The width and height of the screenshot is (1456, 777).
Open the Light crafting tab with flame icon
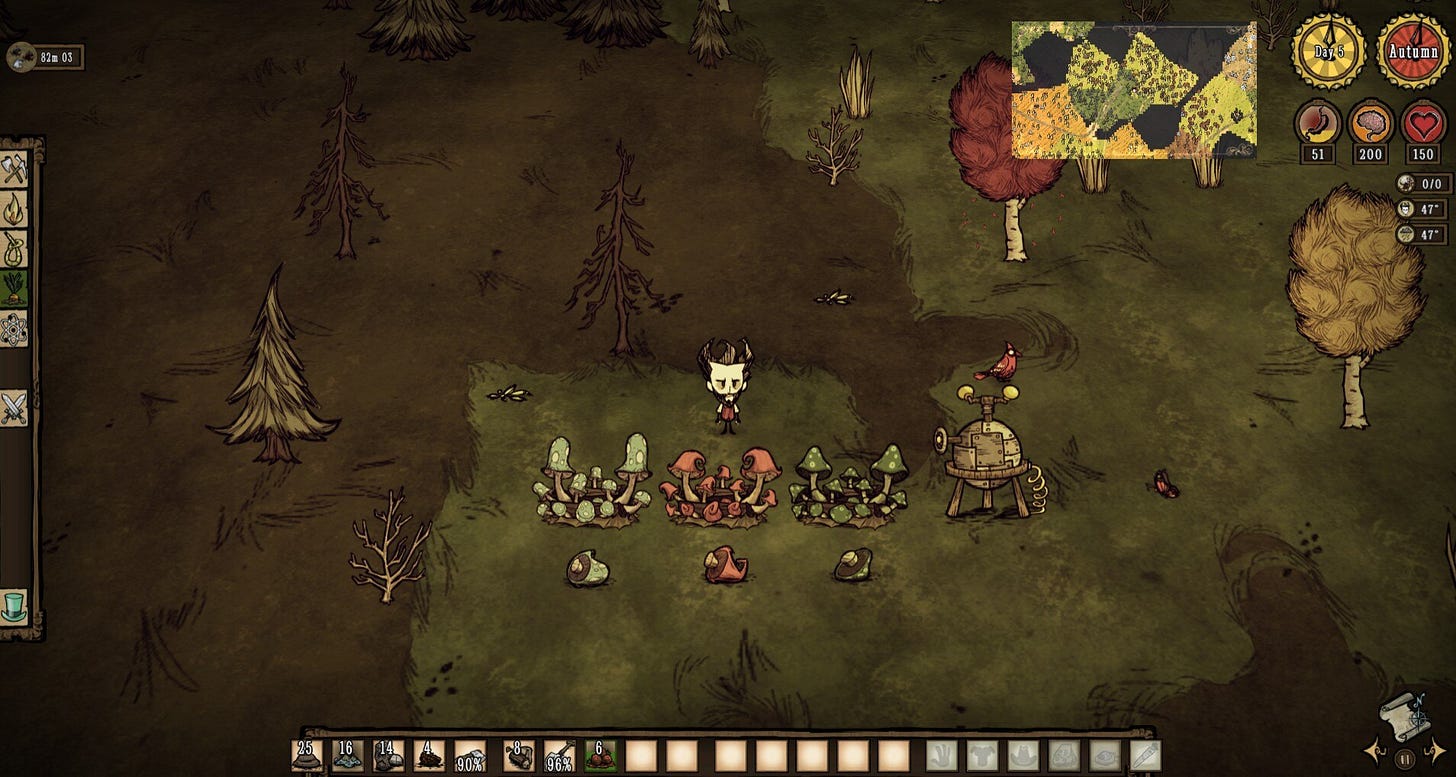tap(14, 209)
